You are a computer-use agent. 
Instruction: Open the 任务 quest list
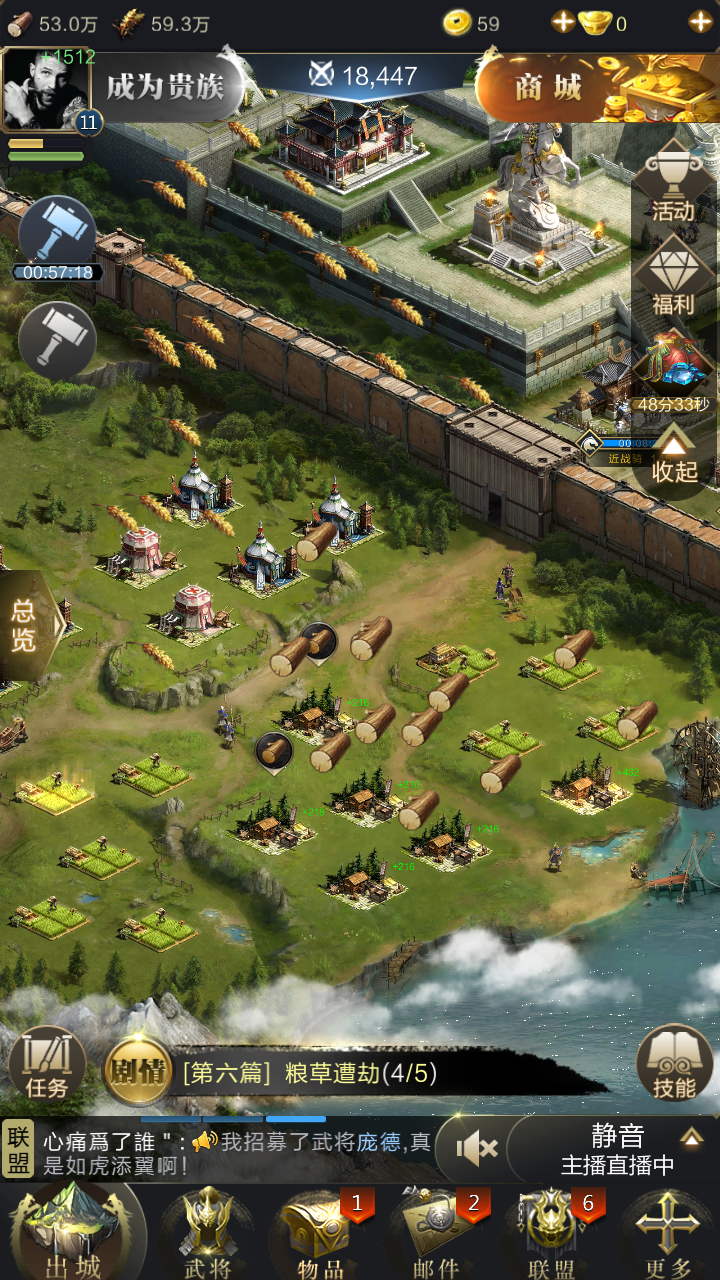(x=47, y=1065)
